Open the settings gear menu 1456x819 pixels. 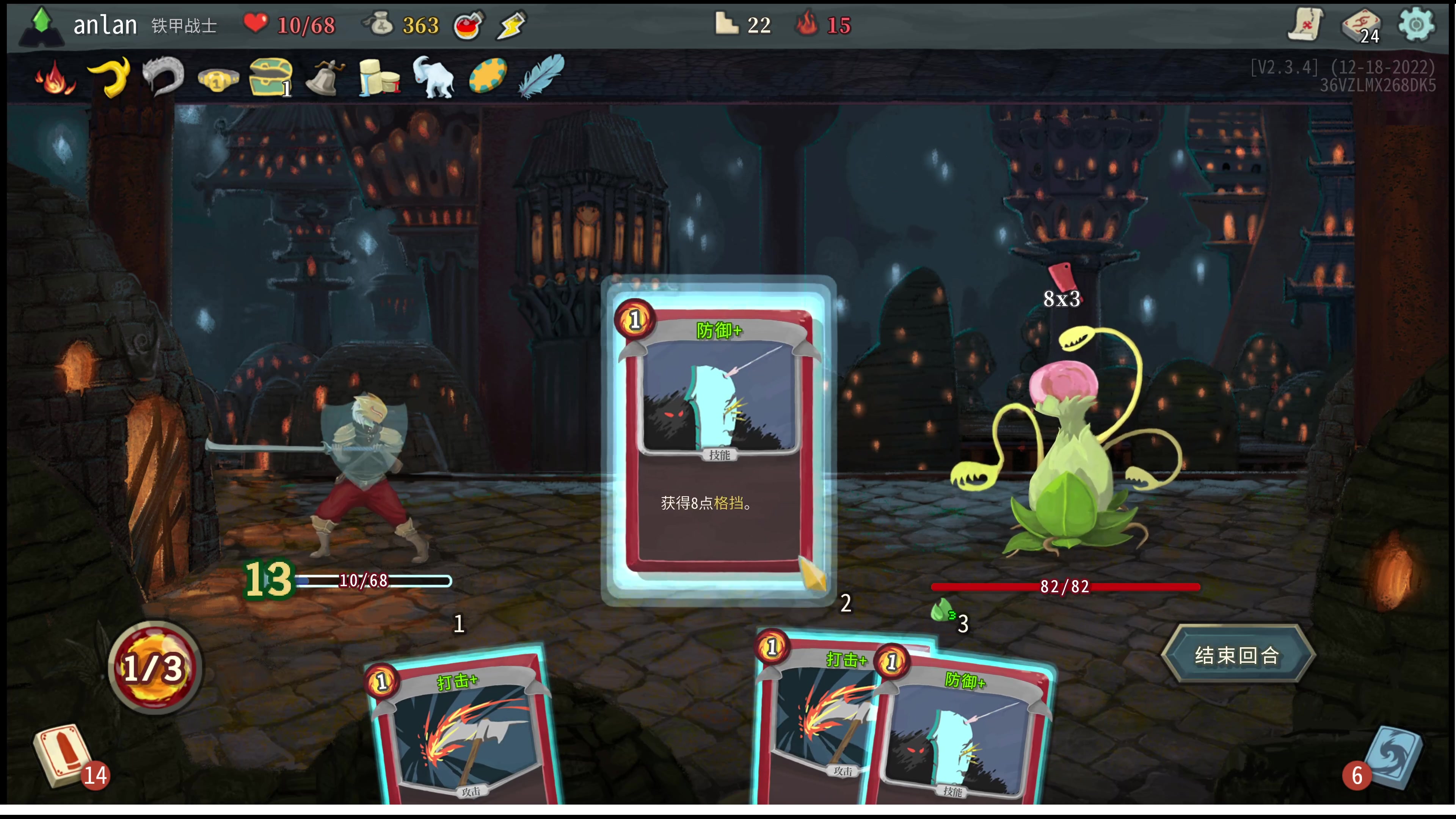(1415, 24)
